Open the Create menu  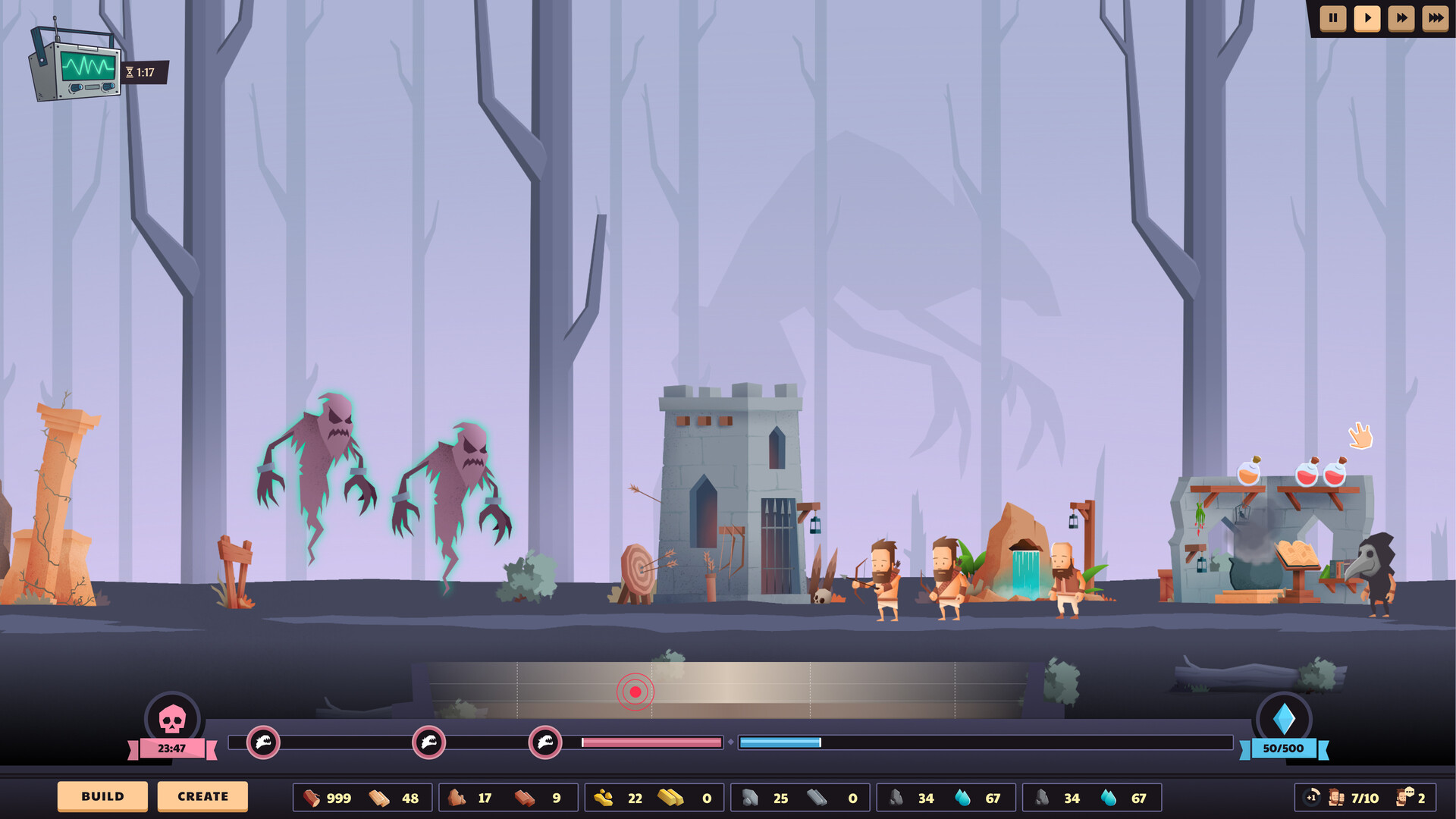tap(202, 796)
